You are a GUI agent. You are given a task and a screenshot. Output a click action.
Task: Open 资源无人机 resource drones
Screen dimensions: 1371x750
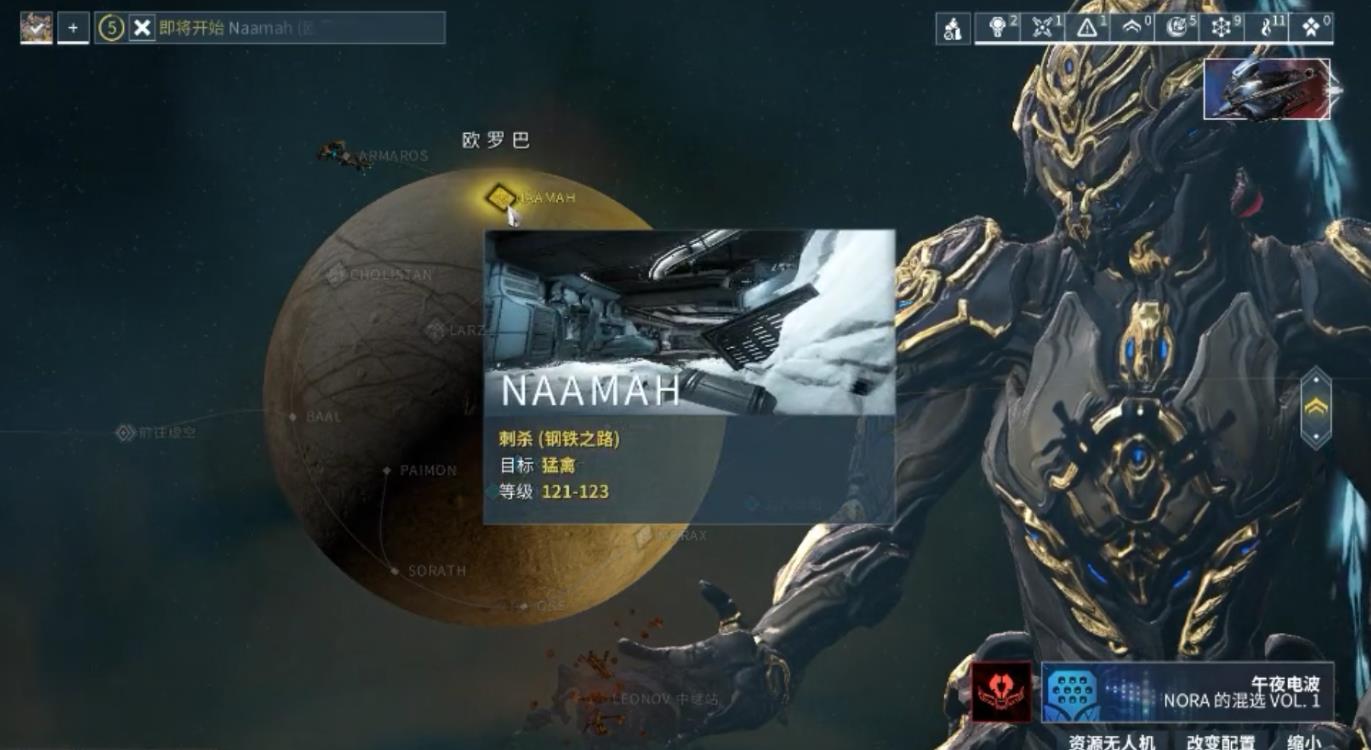pos(1111,741)
